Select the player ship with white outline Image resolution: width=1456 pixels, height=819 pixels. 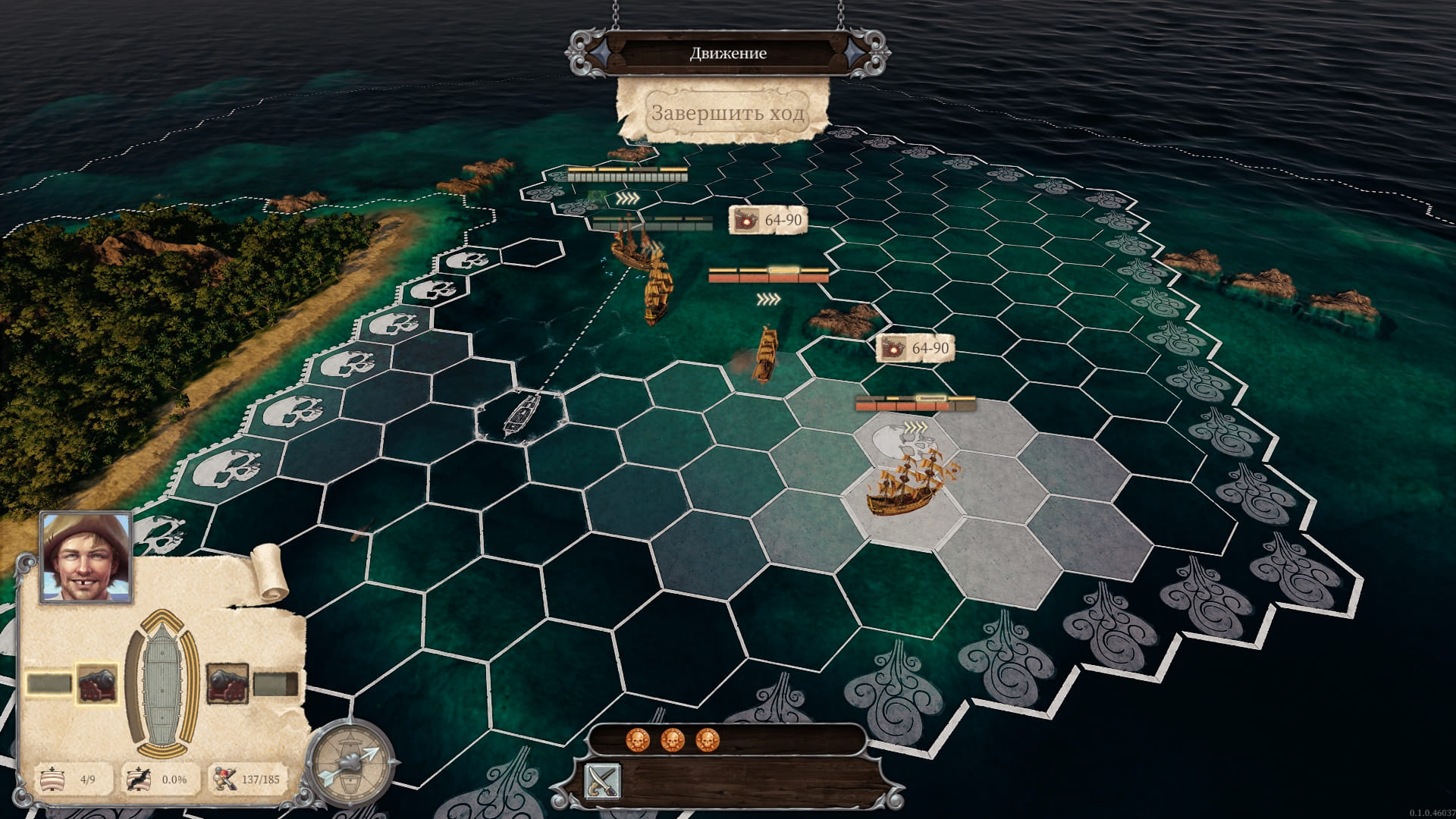click(x=522, y=414)
